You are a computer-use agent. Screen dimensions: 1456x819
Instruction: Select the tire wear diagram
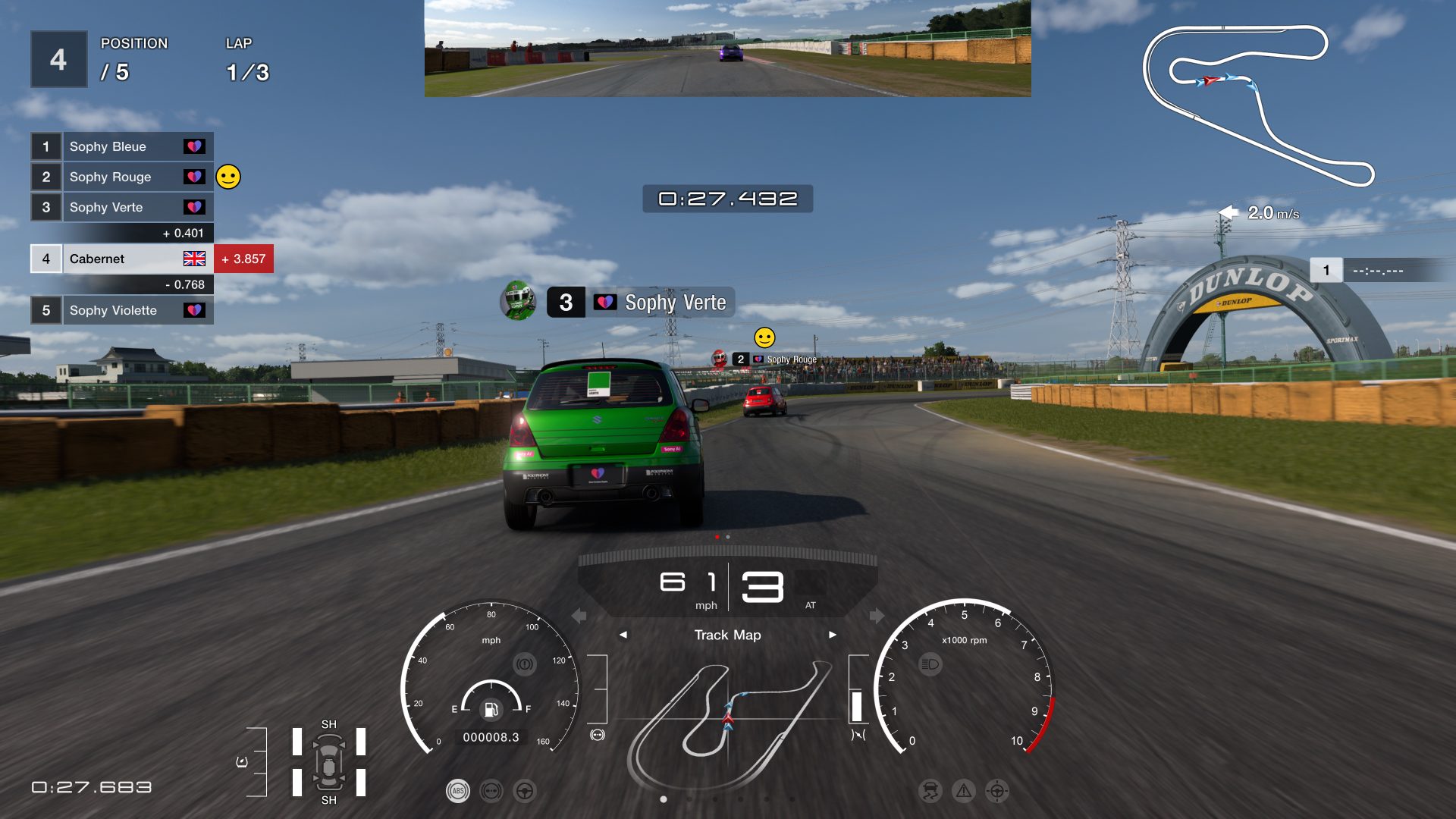[328, 762]
